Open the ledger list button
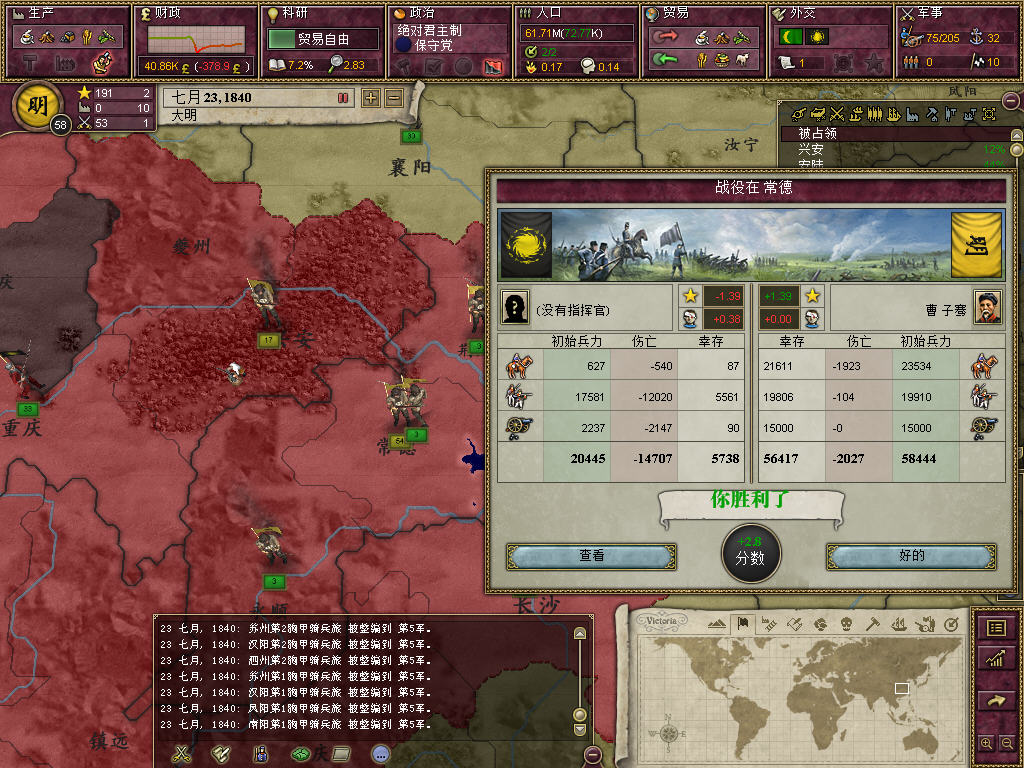 [996, 628]
